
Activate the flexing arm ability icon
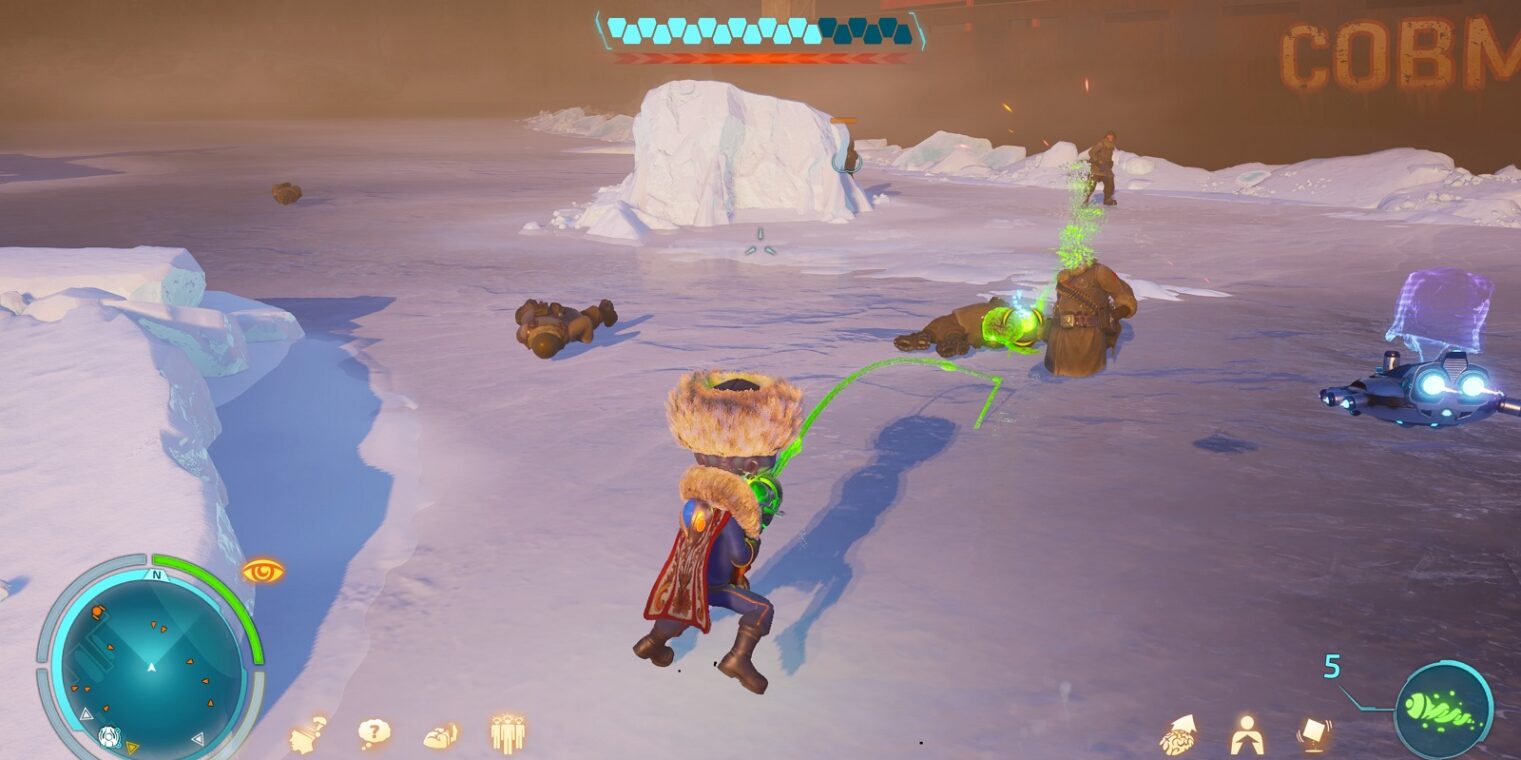[x=441, y=735]
